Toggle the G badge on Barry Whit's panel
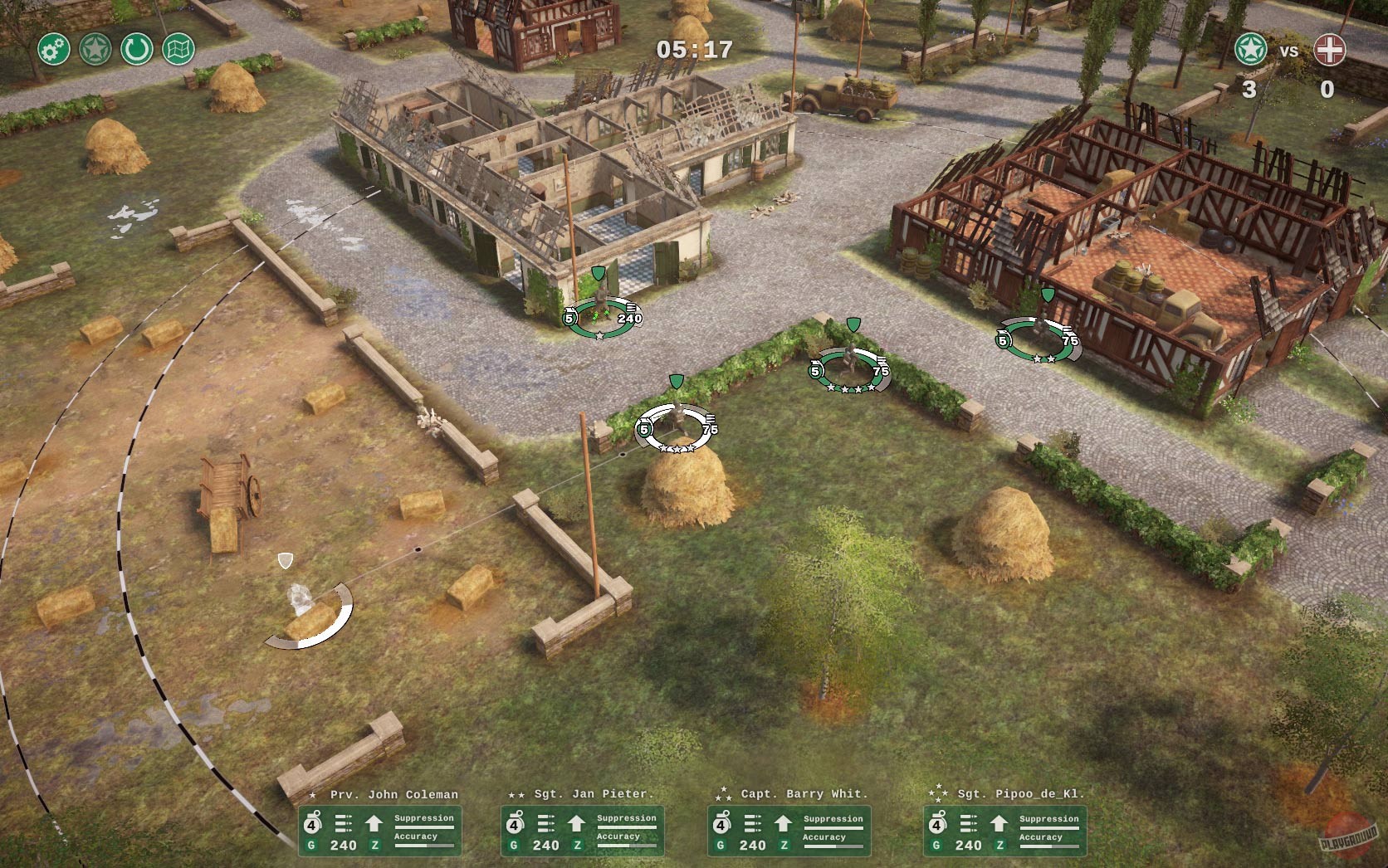This screenshot has width=1388, height=868. (x=721, y=845)
